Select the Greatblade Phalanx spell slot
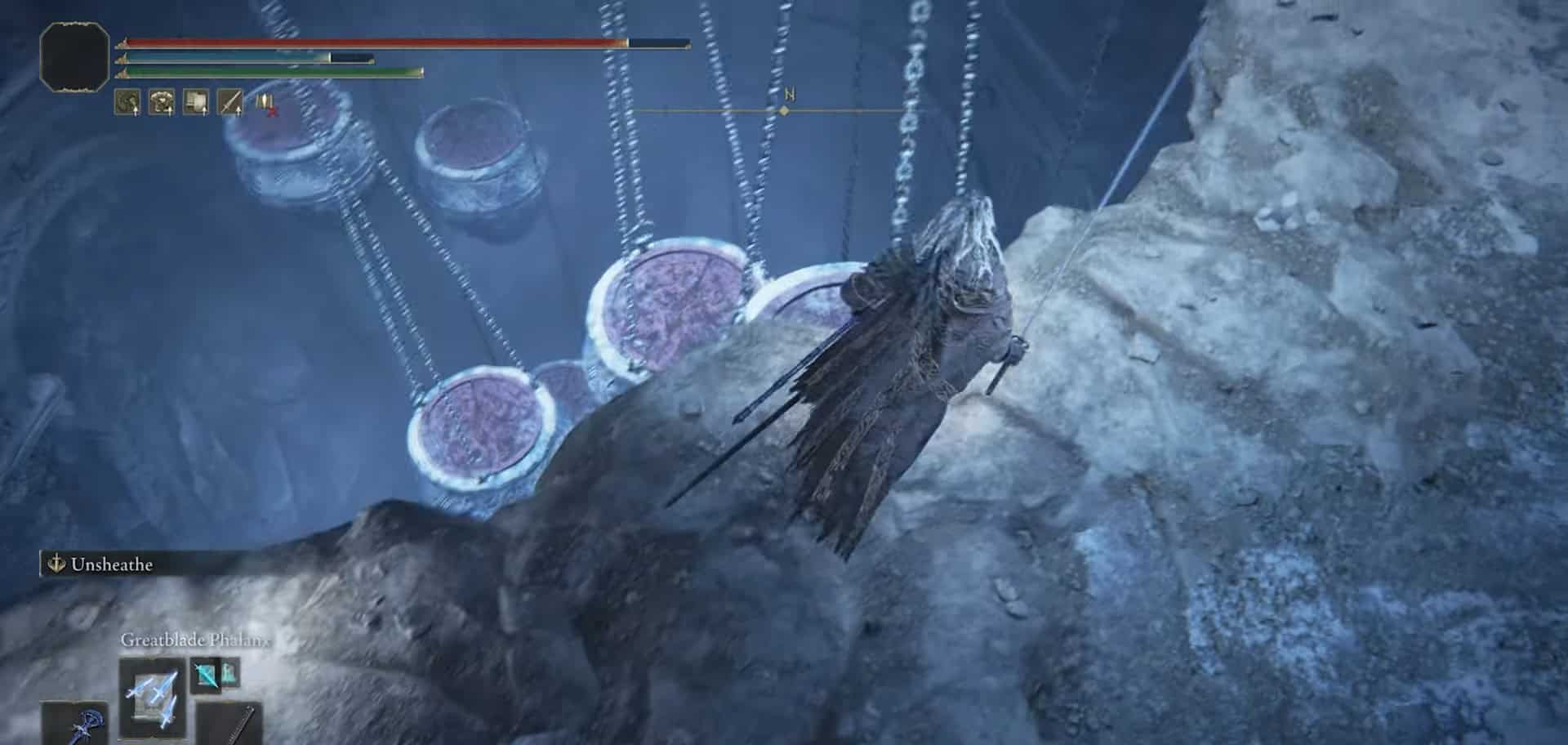The width and height of the screenshot is (1568, 745). (x=153, y=698)
